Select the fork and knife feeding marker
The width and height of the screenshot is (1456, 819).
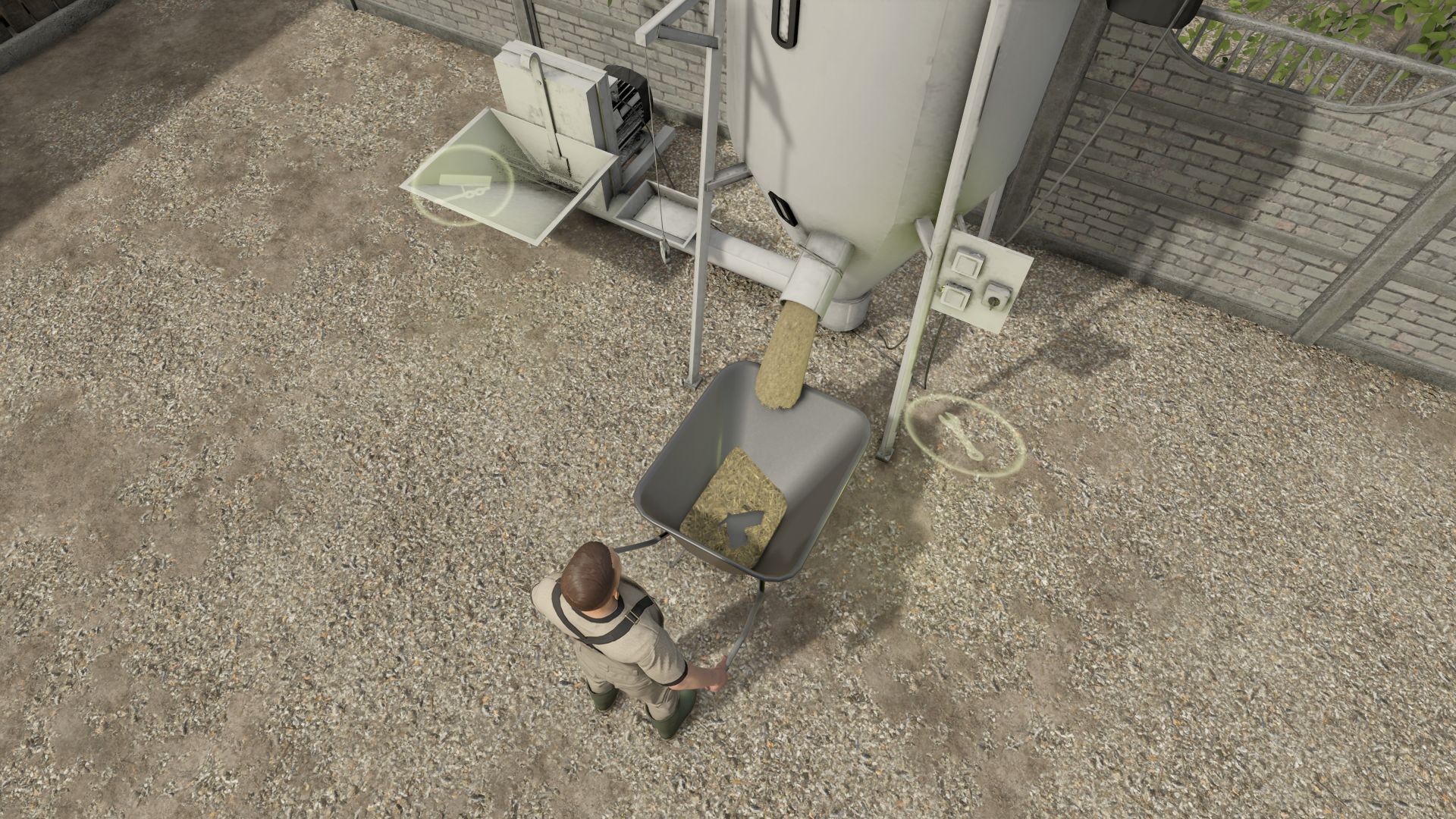tap(963, 436)
